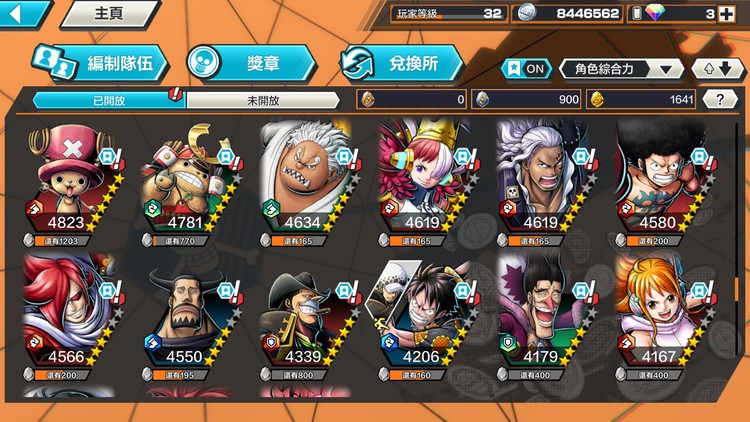Return to 主頁 home screen

click(108, 14)
